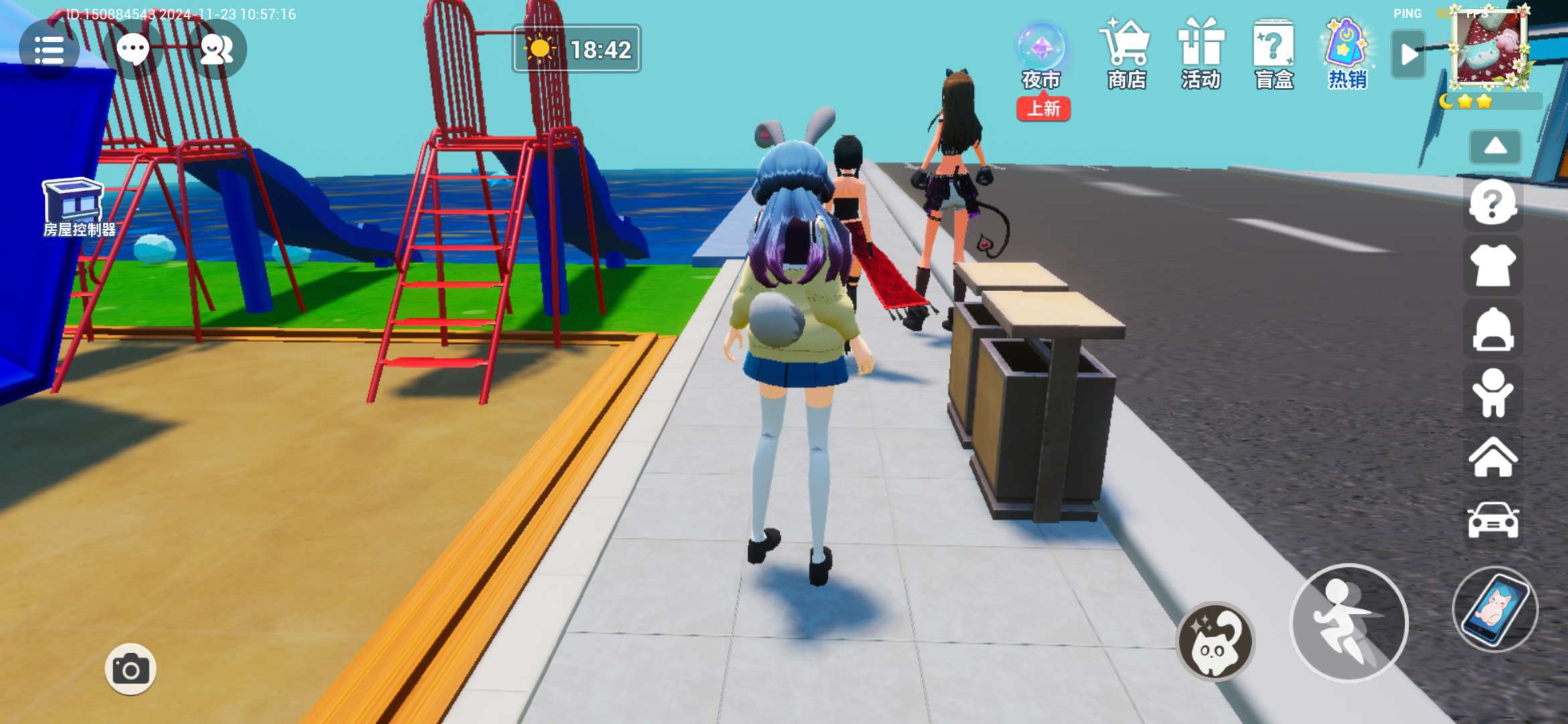
Task: Open the hamburger list menu
Action: coord(48,50)
